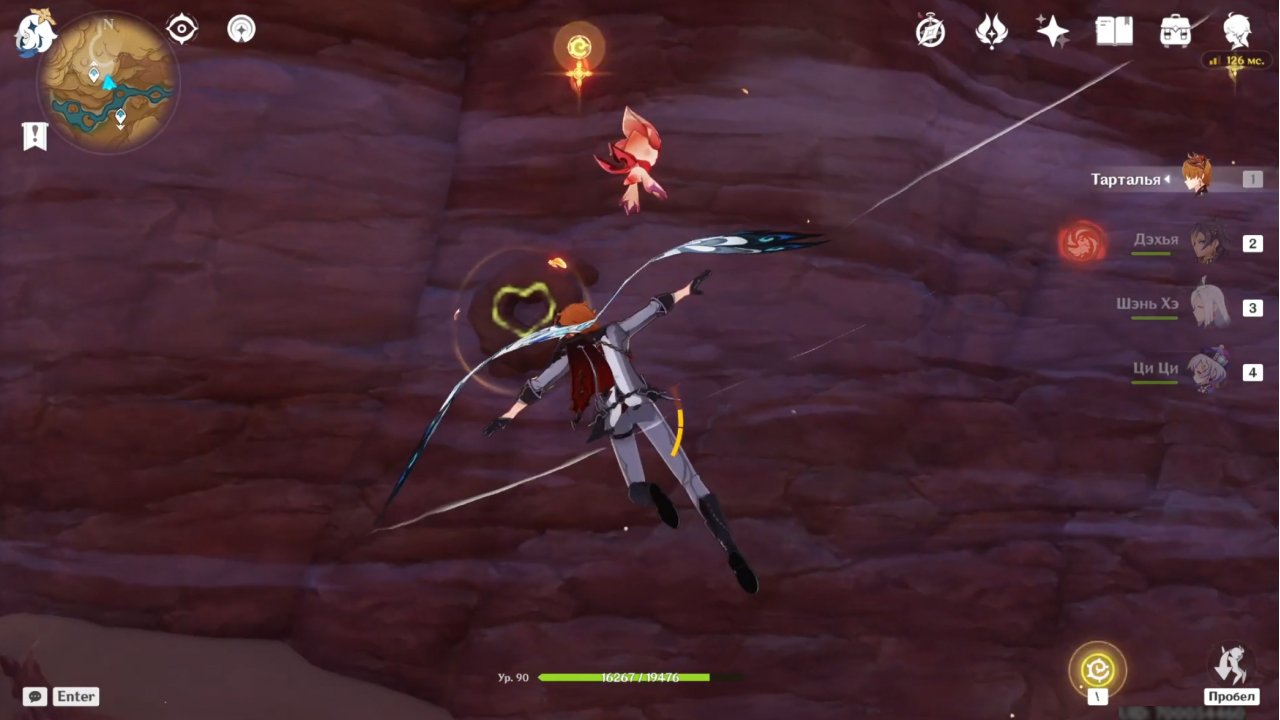Image resolution: width=1280 pixels, height=720 pixels.
Task: Open the quest log bookmark icon
Action: 35,136
